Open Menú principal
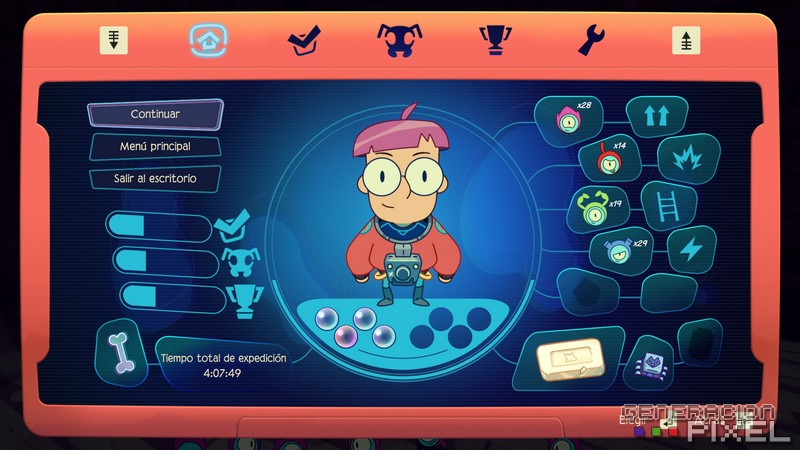800x450 pixels. click(x=155, y=146)
